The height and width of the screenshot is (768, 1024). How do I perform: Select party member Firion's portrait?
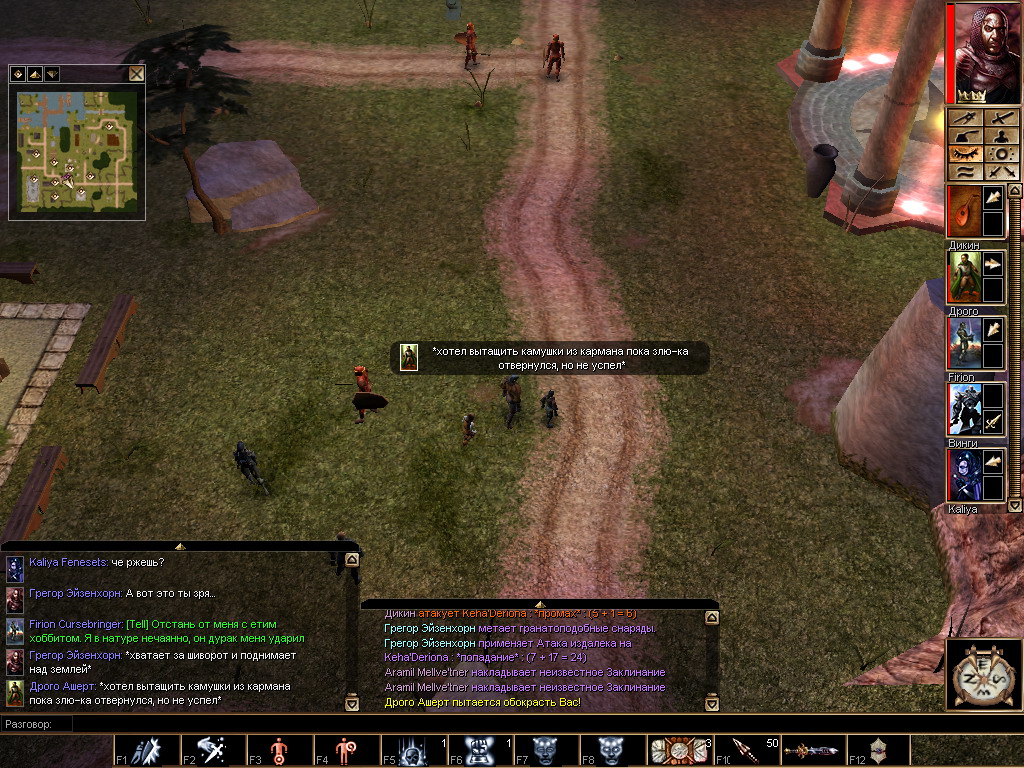[964, 344]
